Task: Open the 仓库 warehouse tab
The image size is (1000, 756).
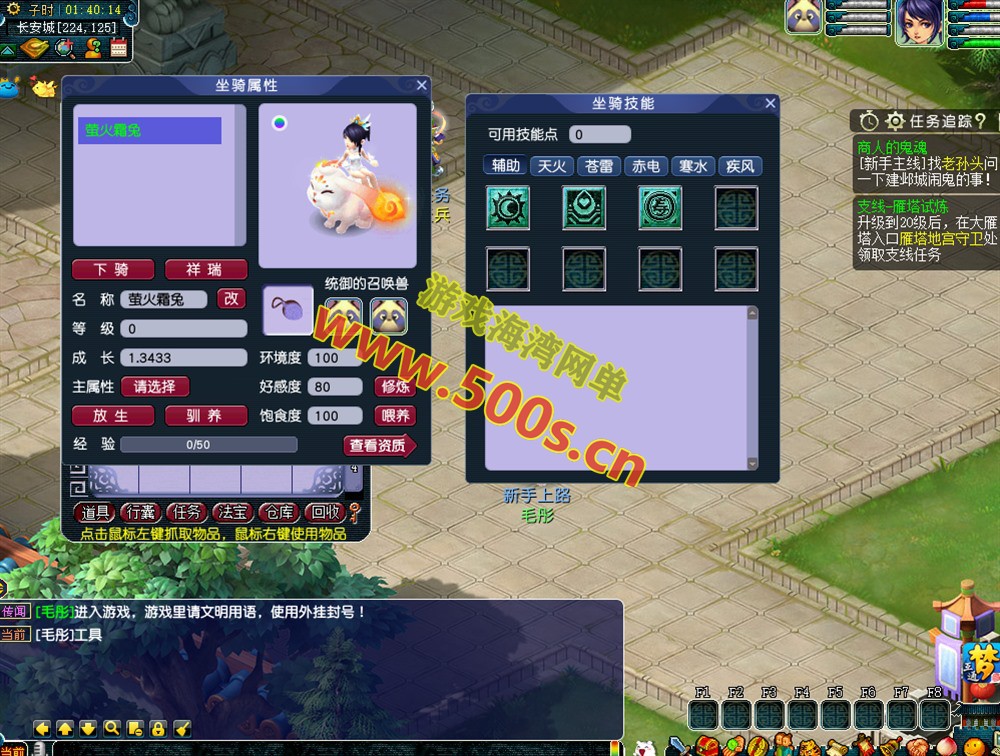Action: point(277,513)
